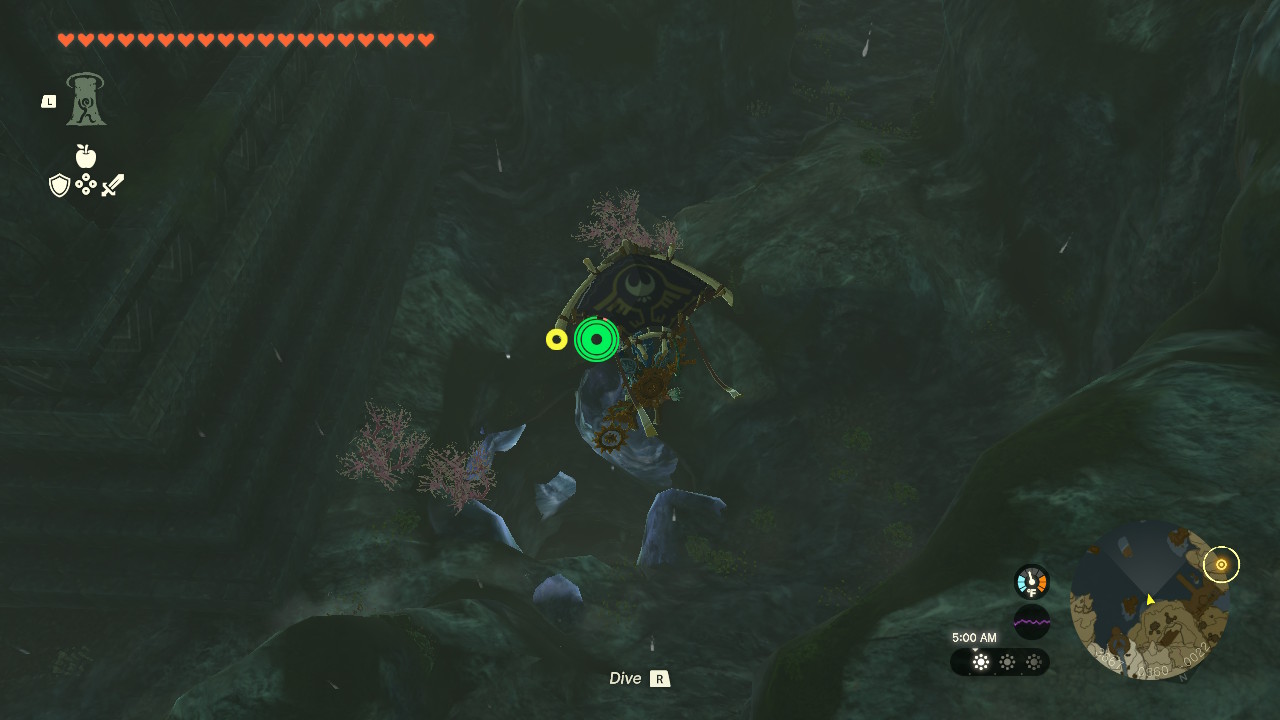Viewport: 1280px width, 720px height.
Task: Open the minimap by clicking it
Action: 1150,610
